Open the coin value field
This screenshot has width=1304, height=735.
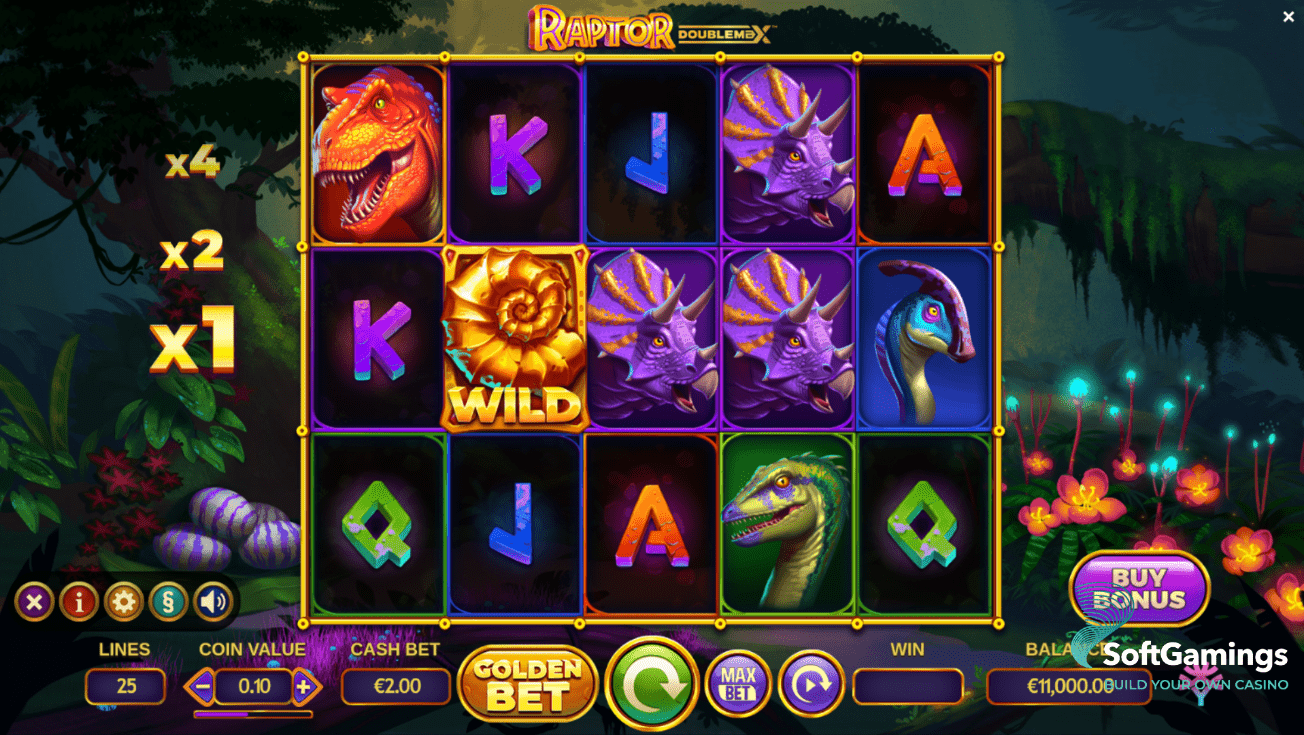(x=252, y=685)
